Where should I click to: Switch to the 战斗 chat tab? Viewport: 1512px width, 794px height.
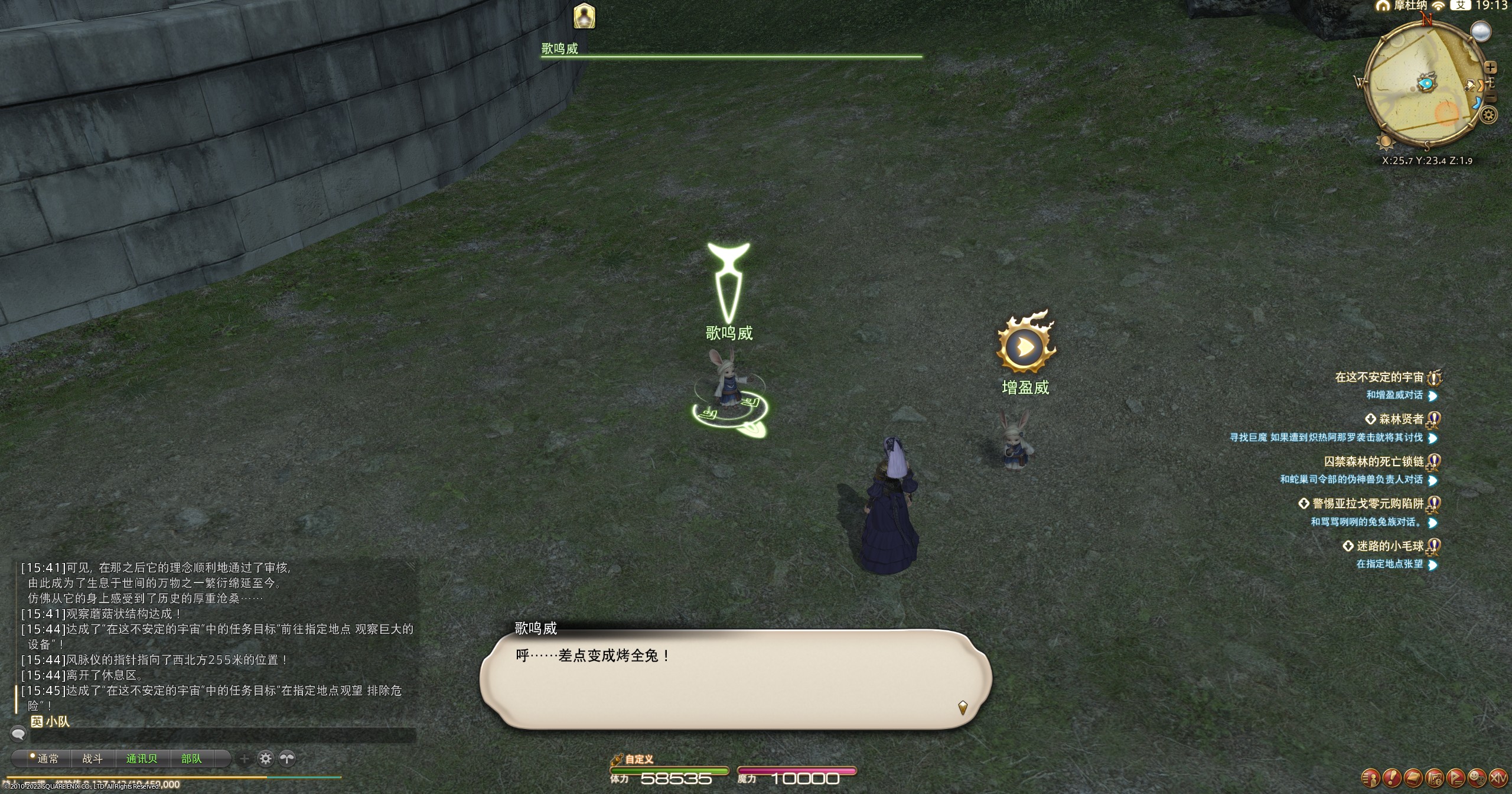click(x=92, y=759)
